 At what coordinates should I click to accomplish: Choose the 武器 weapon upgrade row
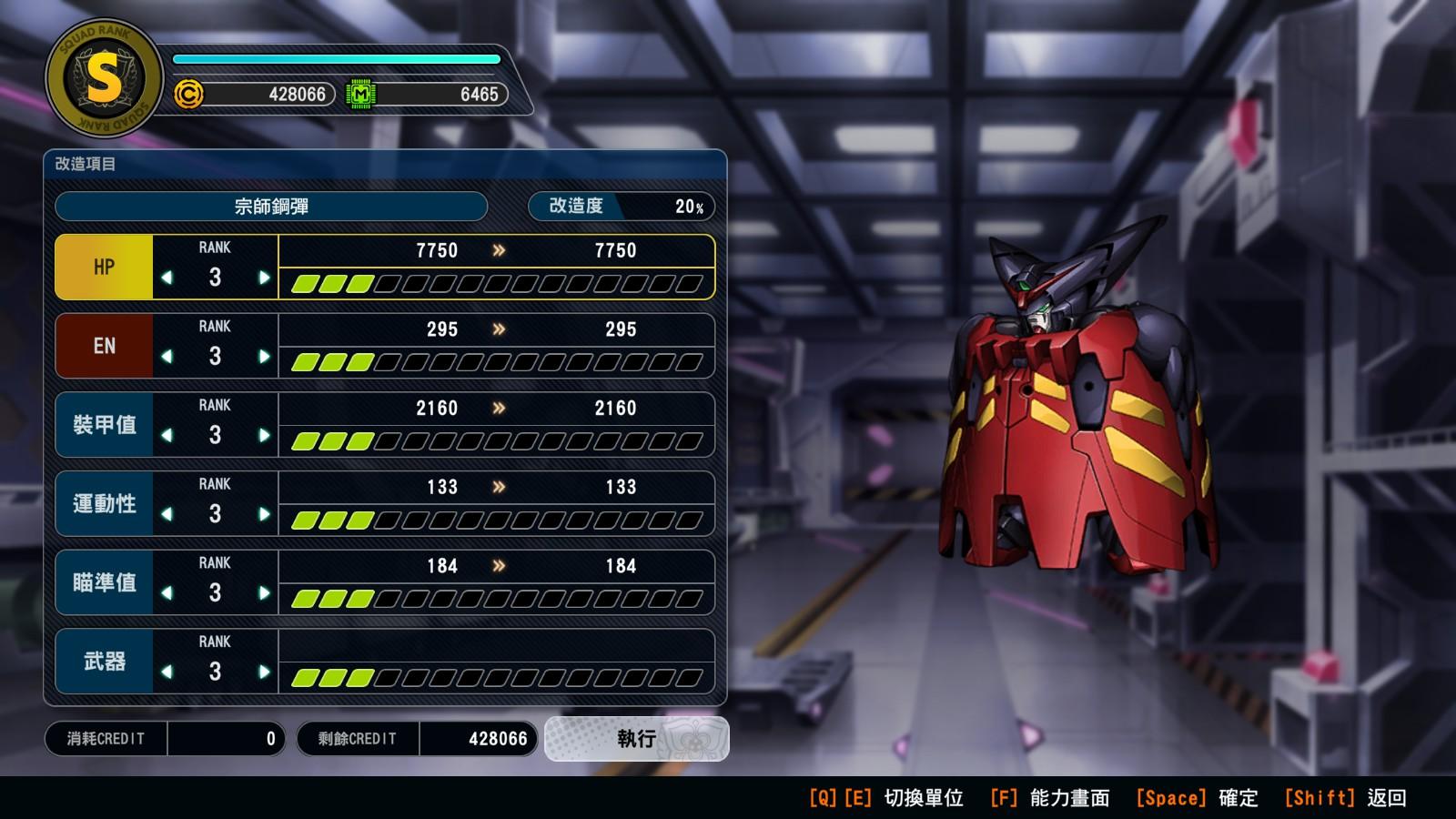click(x=104, y=662)
